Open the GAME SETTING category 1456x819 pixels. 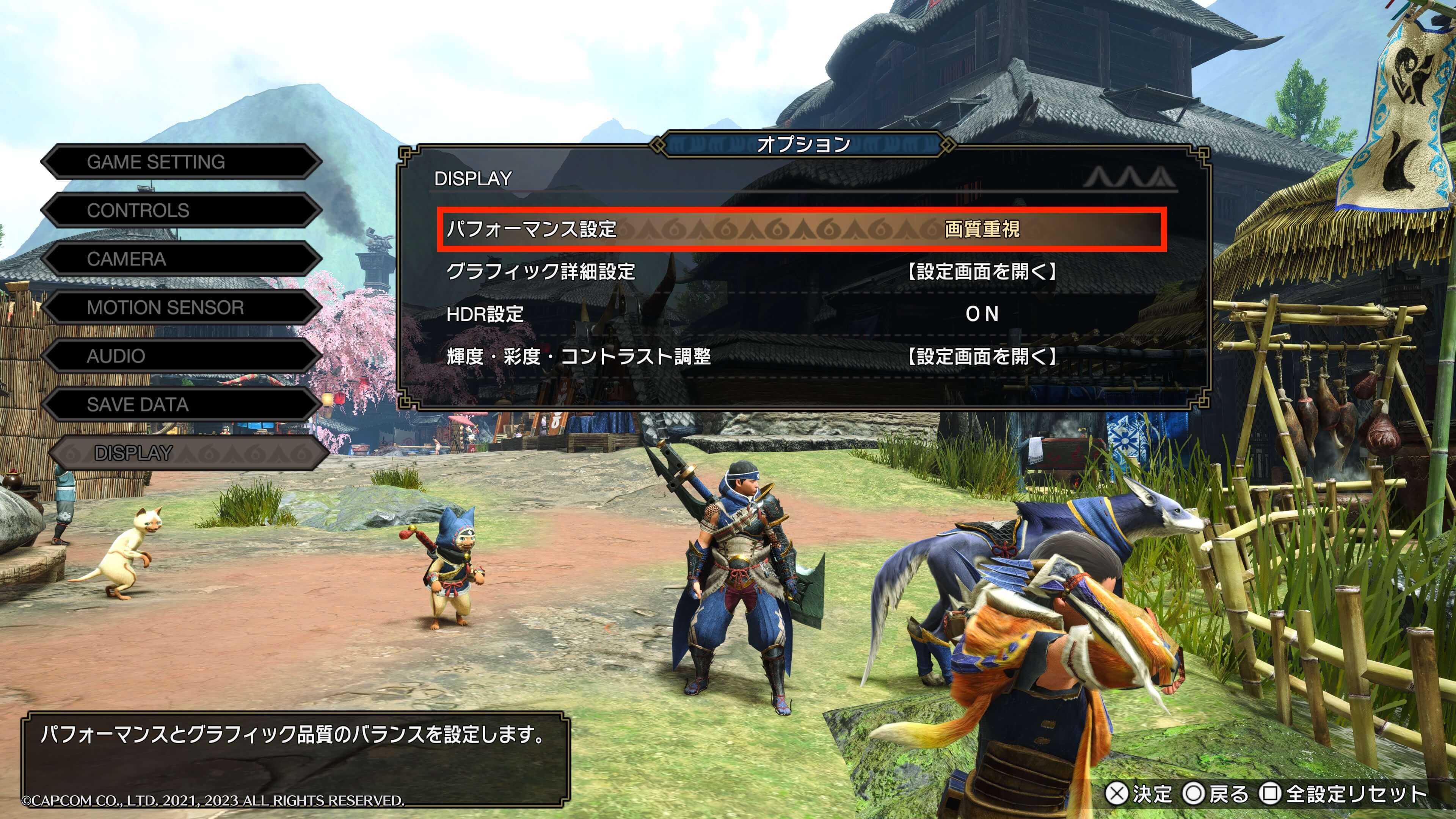[x=181, y=162]
